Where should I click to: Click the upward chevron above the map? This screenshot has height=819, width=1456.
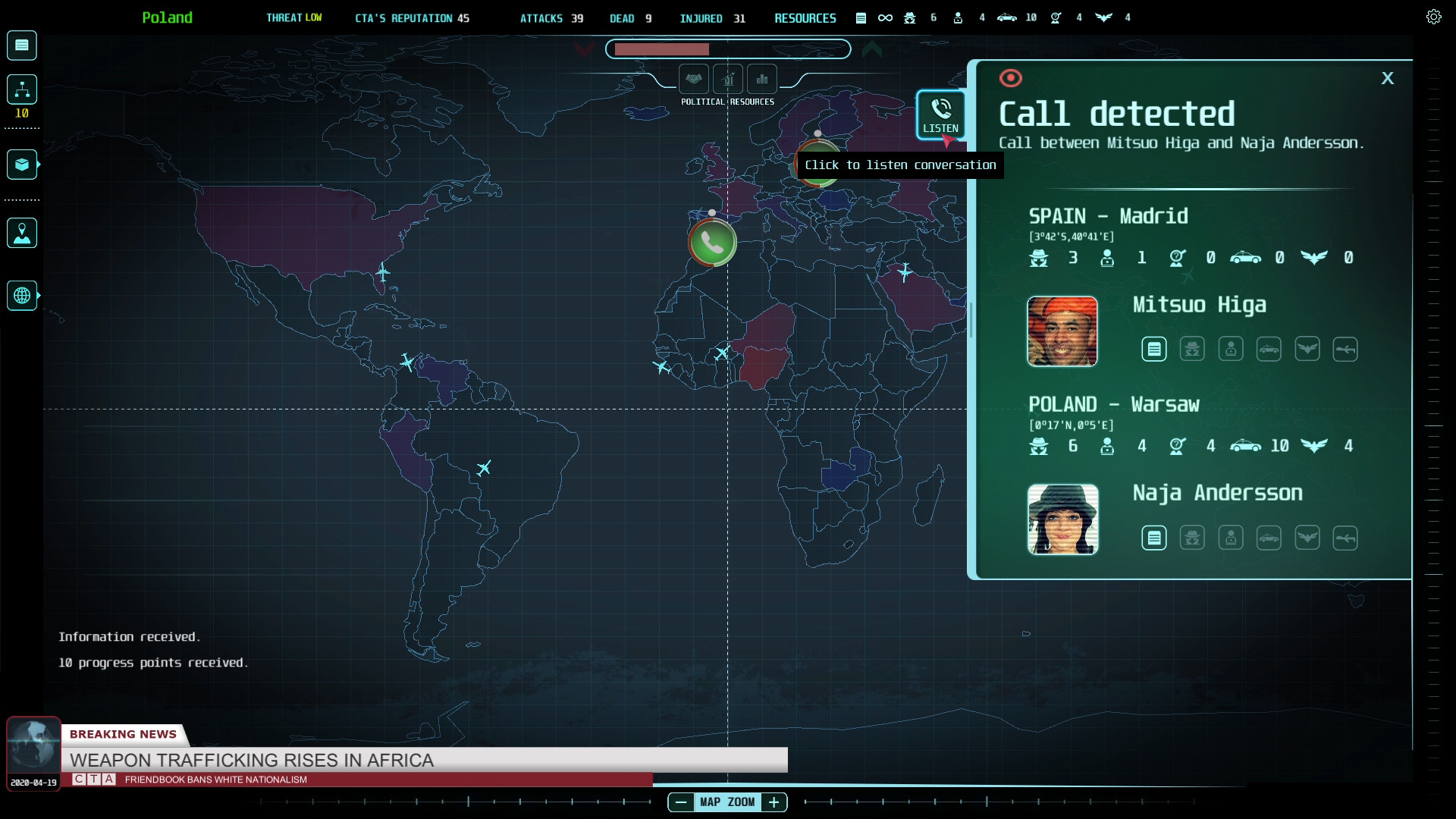pyautogui.click(x=873, y=49)
